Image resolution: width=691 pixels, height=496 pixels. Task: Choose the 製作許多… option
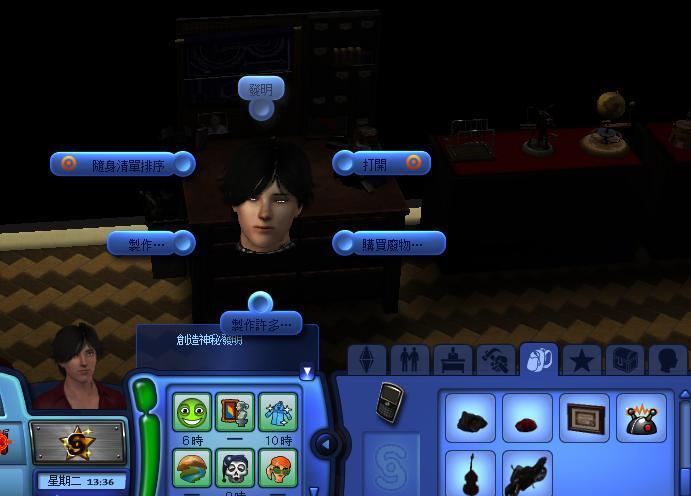pos(261,323)
